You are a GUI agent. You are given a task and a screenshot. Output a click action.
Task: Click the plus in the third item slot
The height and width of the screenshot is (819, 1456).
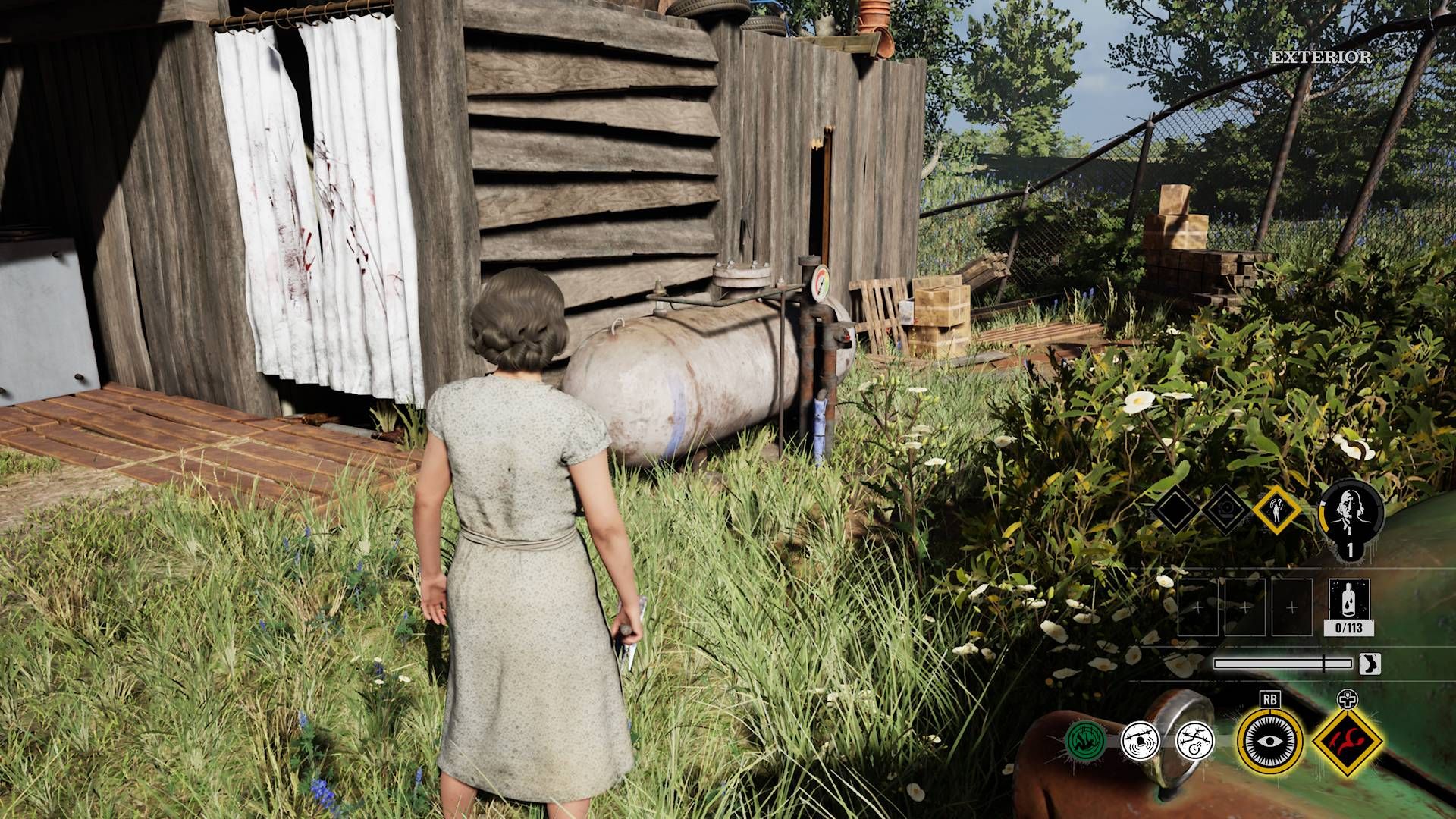click(1291, 607)
